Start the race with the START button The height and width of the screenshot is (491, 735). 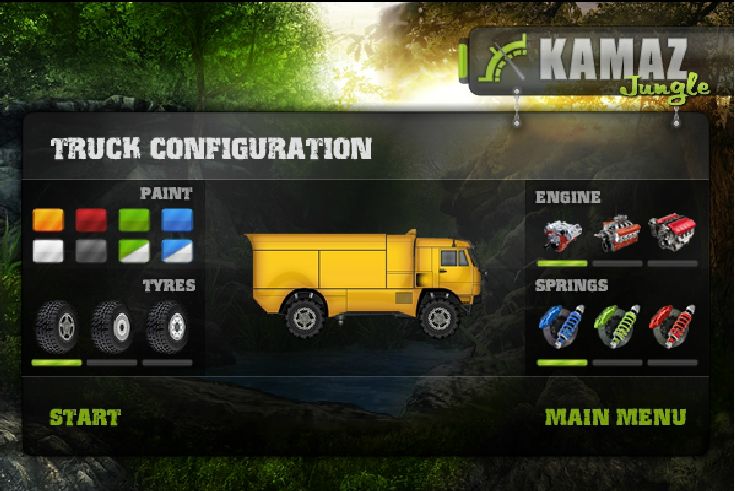click(85, 417)
